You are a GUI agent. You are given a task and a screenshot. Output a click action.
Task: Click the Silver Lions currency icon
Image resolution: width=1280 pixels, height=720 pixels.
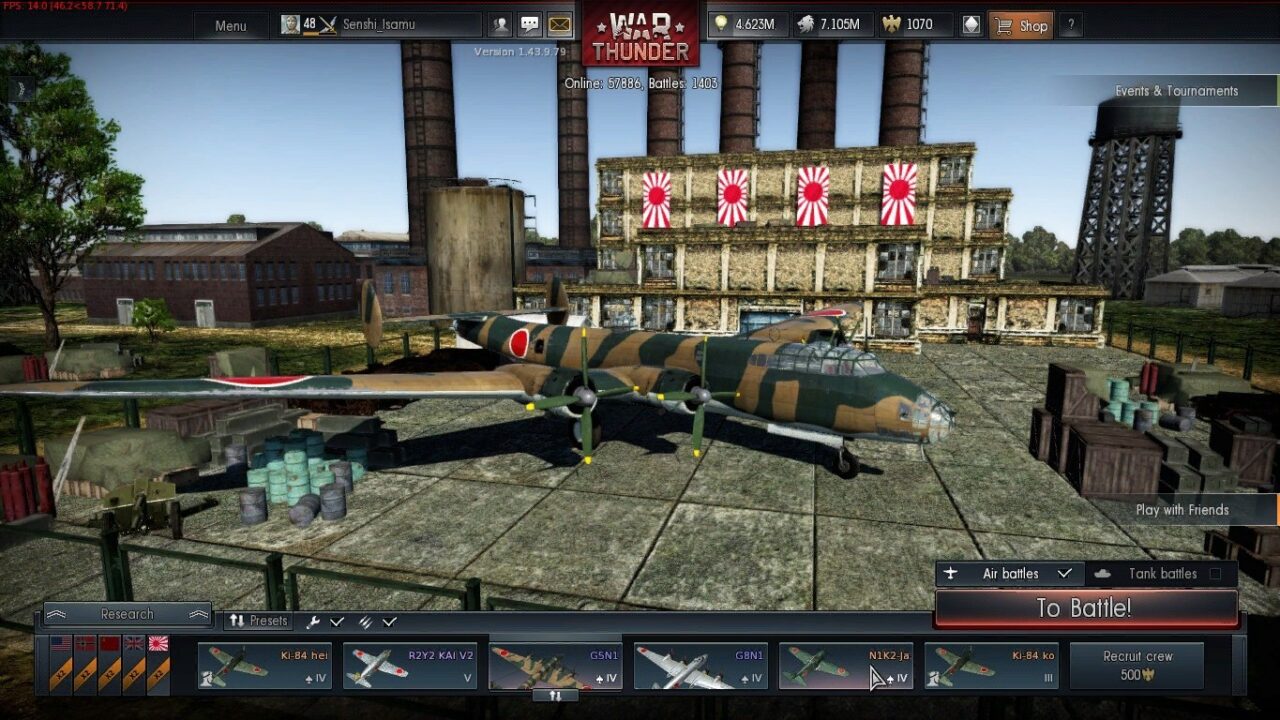tap(806, 23)
